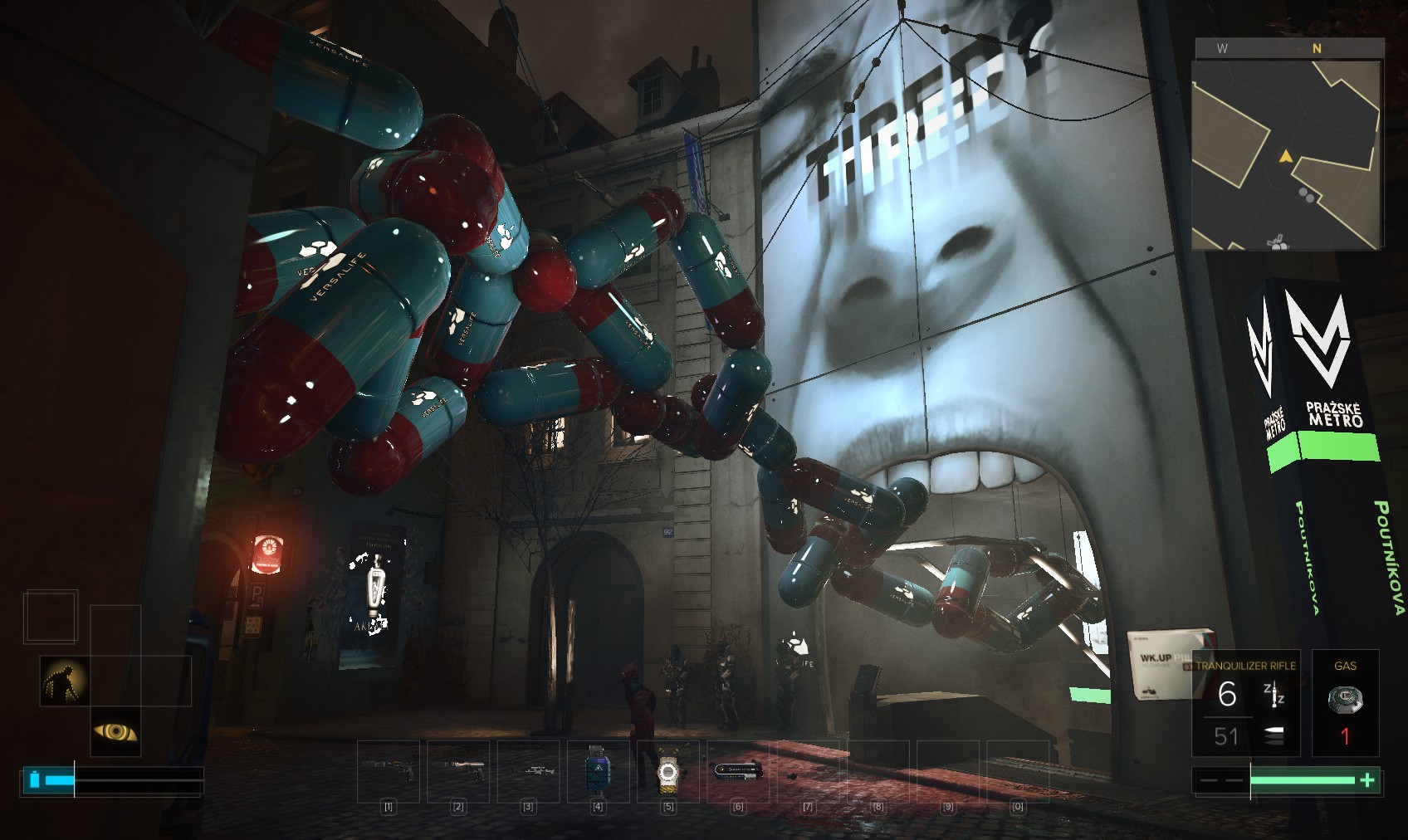The height and width of the screenshot is (840, 1408).
Task: Use the yellow canister in slot 5
Action: [x=667, y=772]
